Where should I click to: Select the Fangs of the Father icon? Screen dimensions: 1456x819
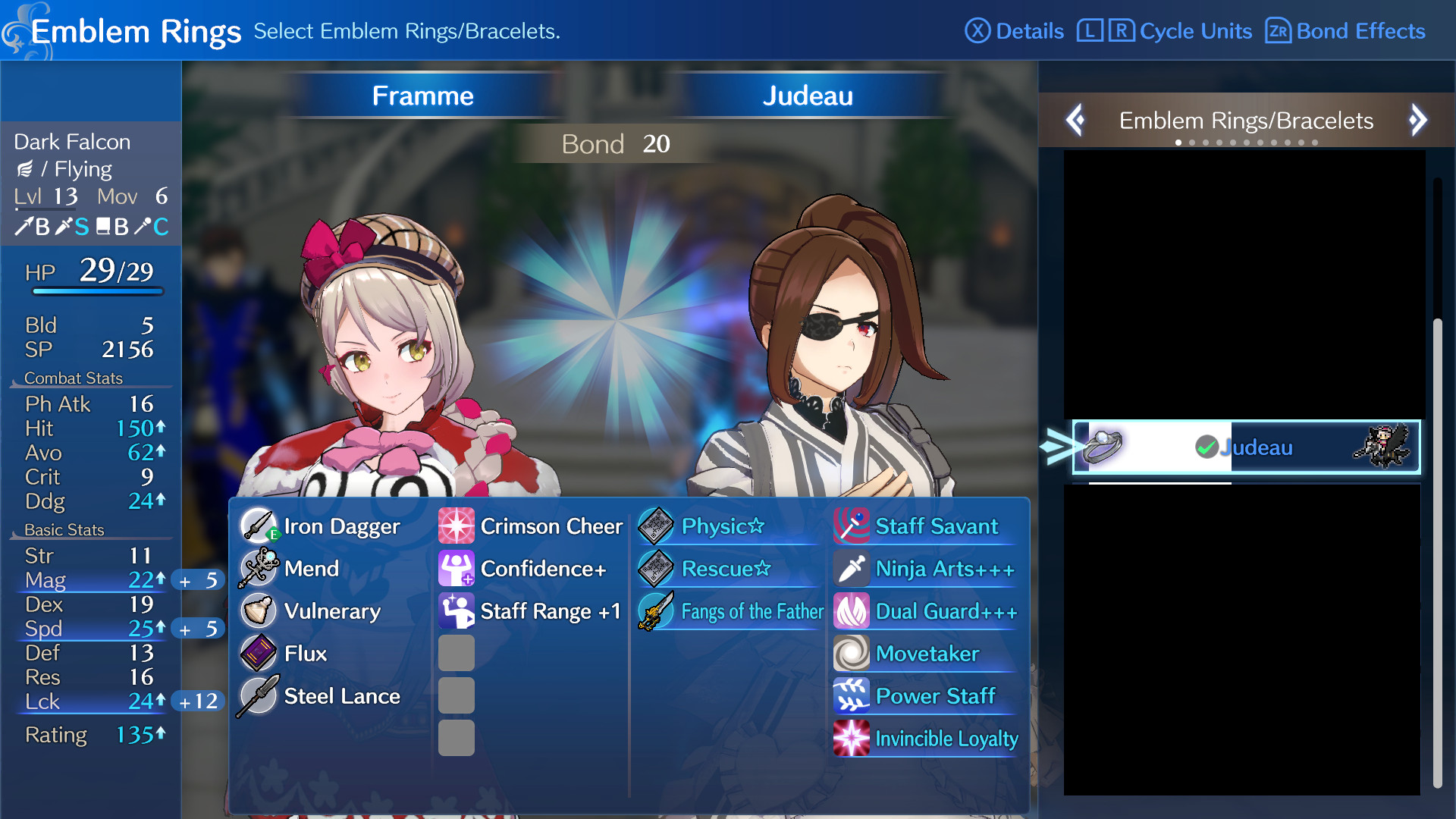click(655, 611)
